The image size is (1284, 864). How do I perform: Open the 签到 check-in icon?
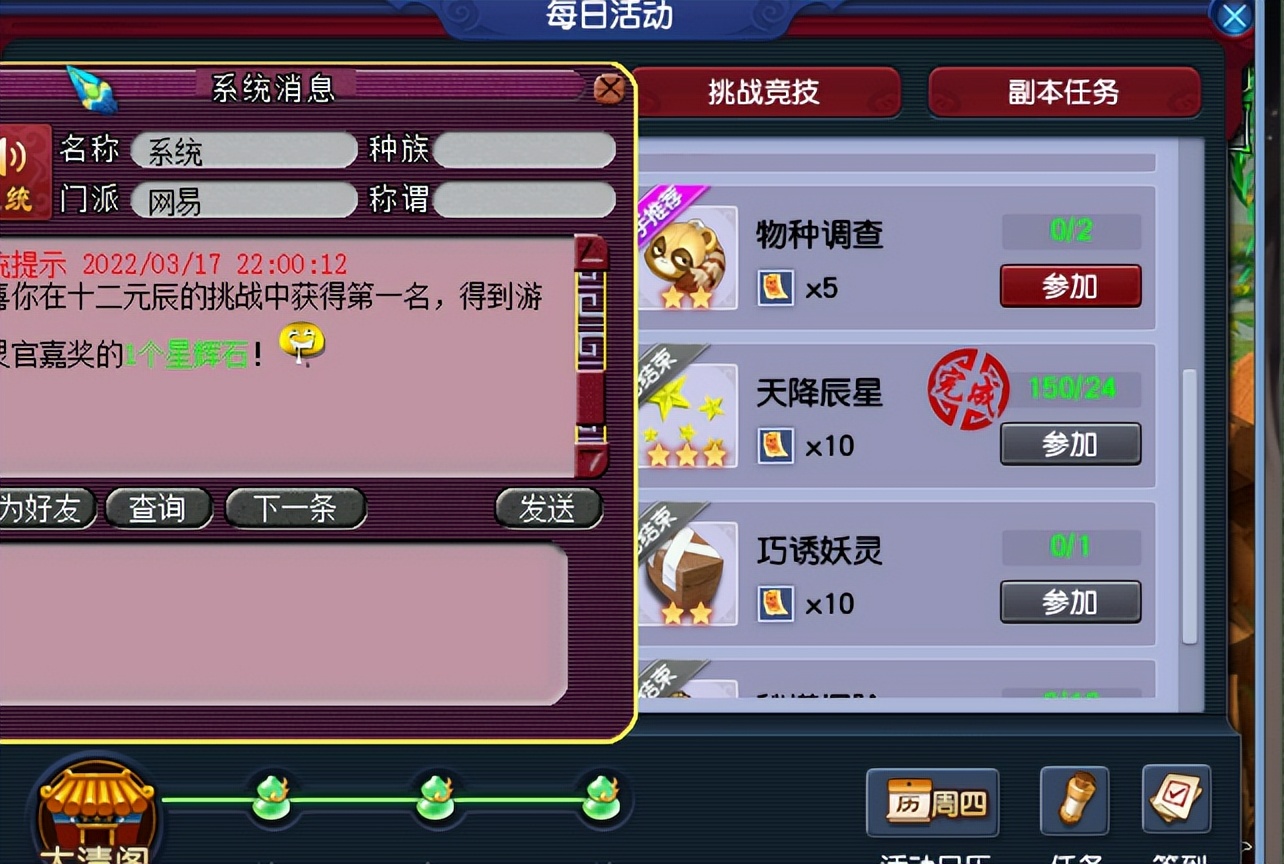[1176, 800]
